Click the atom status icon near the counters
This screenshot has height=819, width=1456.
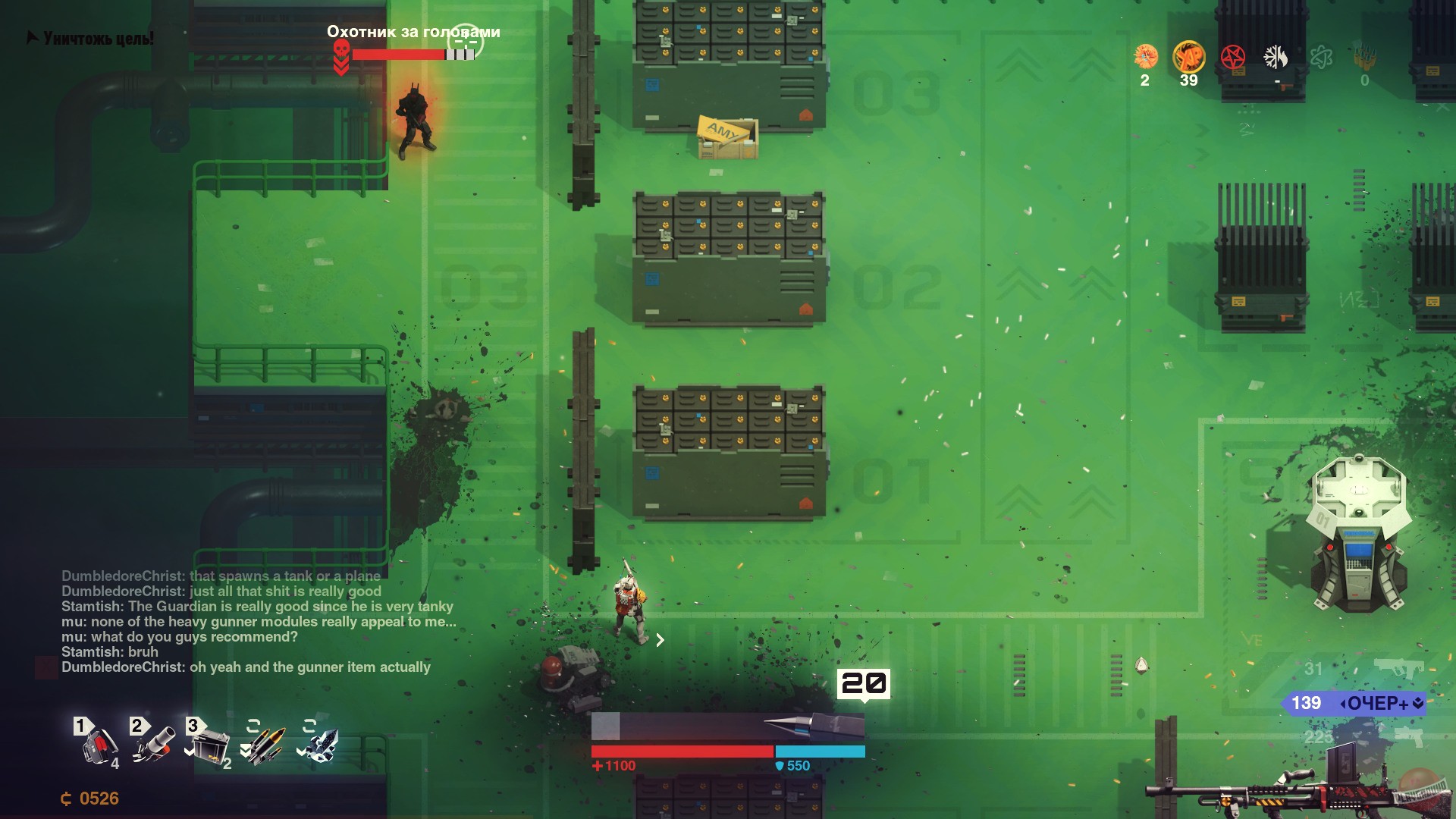click(x=1322, y=56)
